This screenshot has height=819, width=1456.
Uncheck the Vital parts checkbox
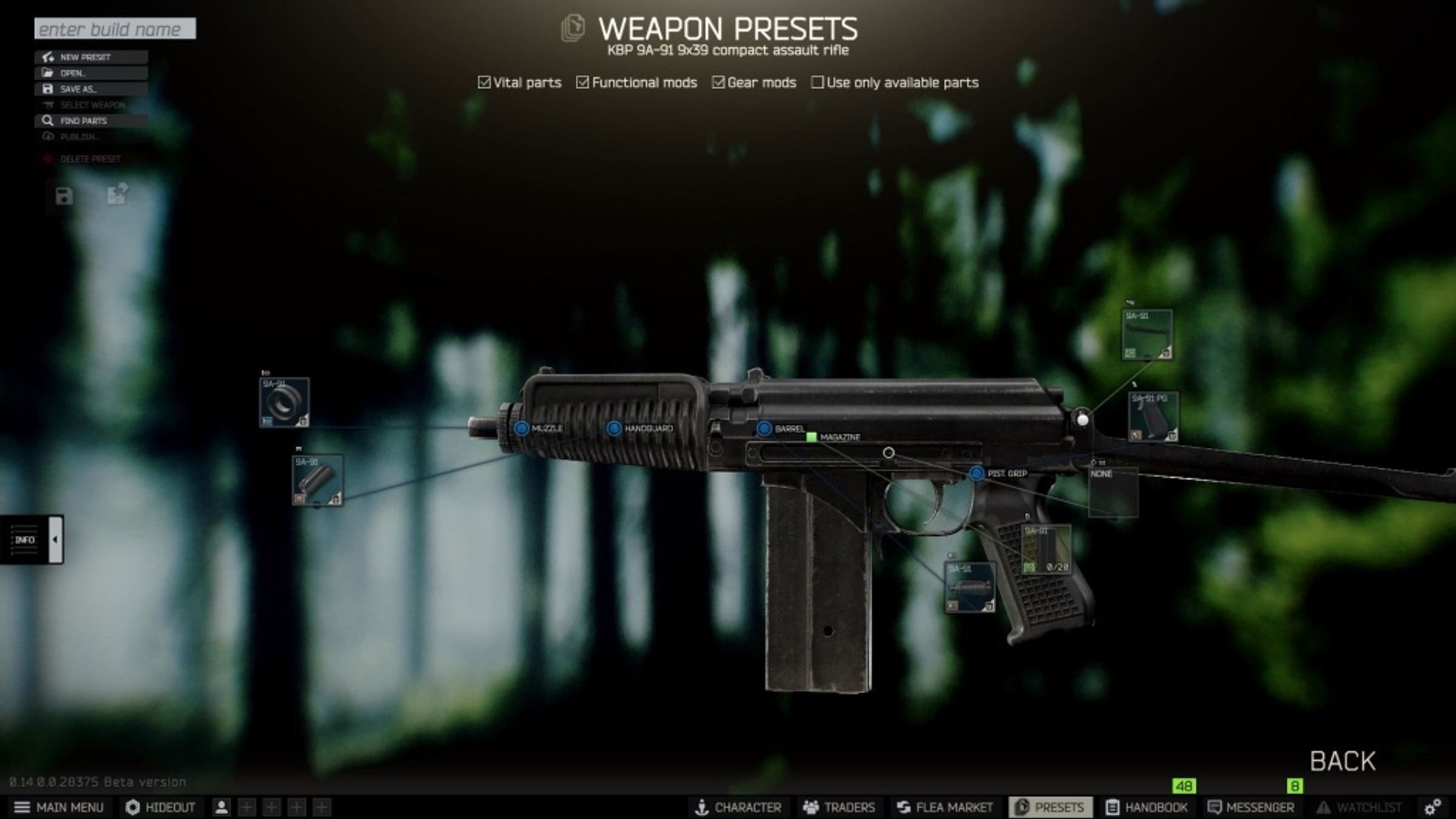click(x=484, y=81)
